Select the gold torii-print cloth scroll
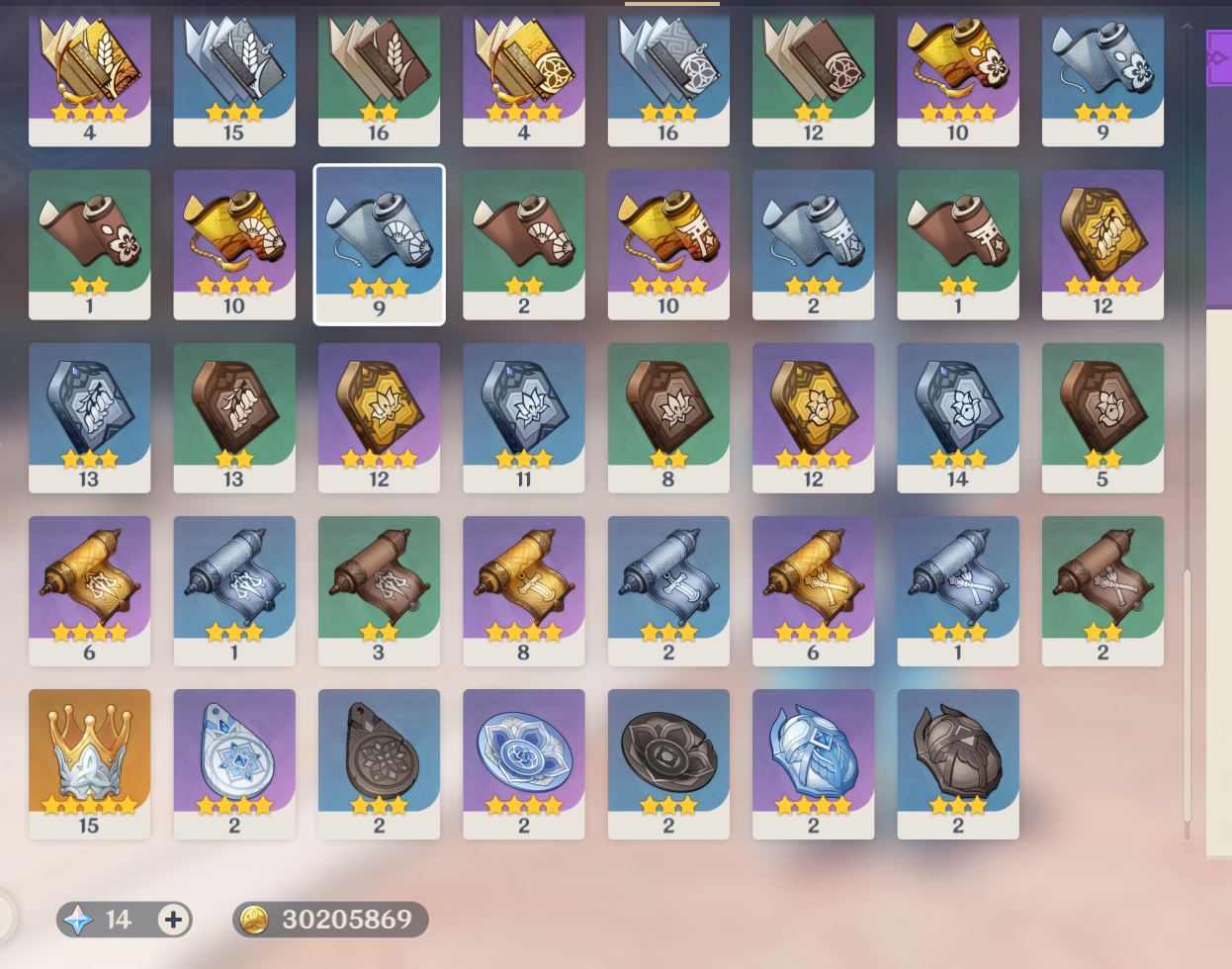 coord(668,244)
